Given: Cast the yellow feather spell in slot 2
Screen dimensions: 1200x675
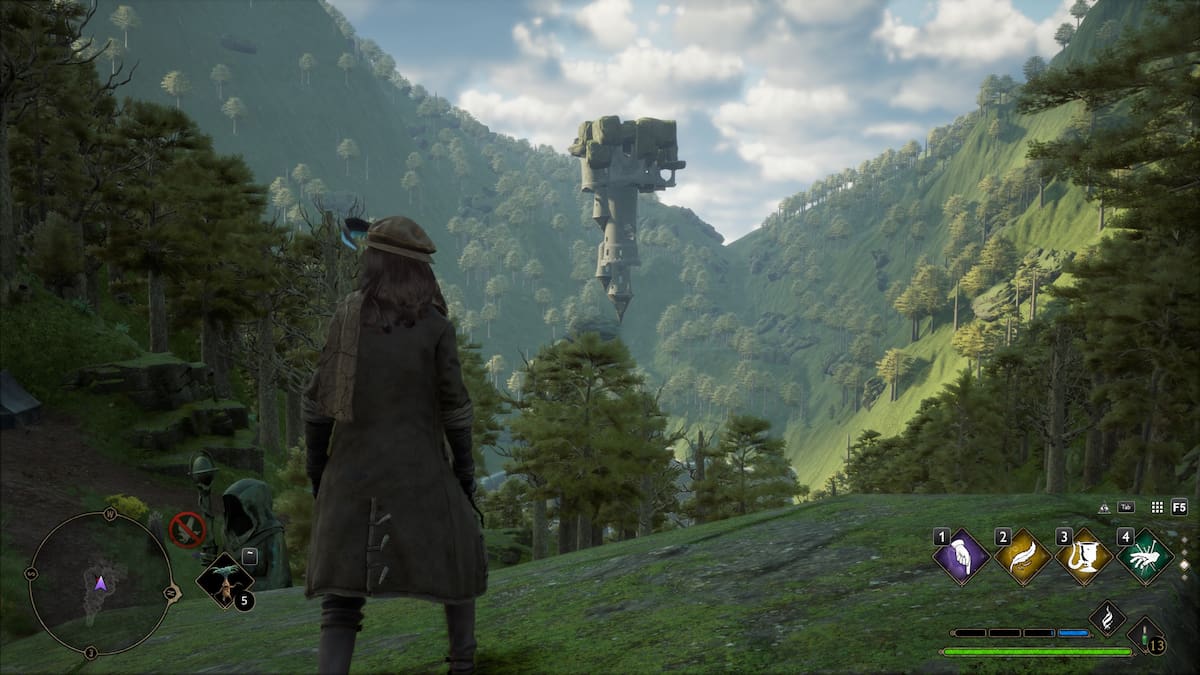Looking at the screenshot, I should point(1023,557).
